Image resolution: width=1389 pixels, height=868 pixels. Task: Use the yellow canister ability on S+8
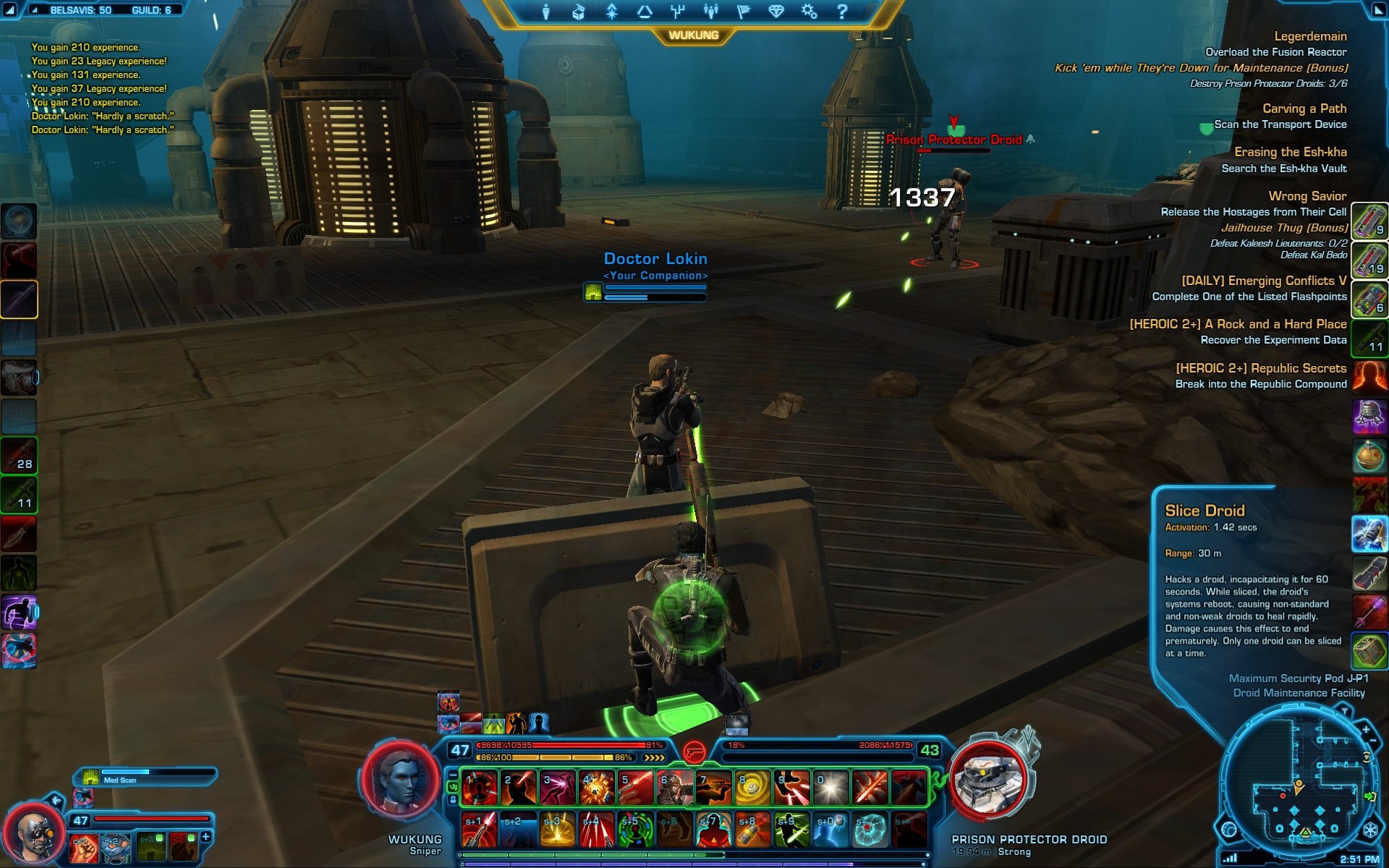[752, 830]
